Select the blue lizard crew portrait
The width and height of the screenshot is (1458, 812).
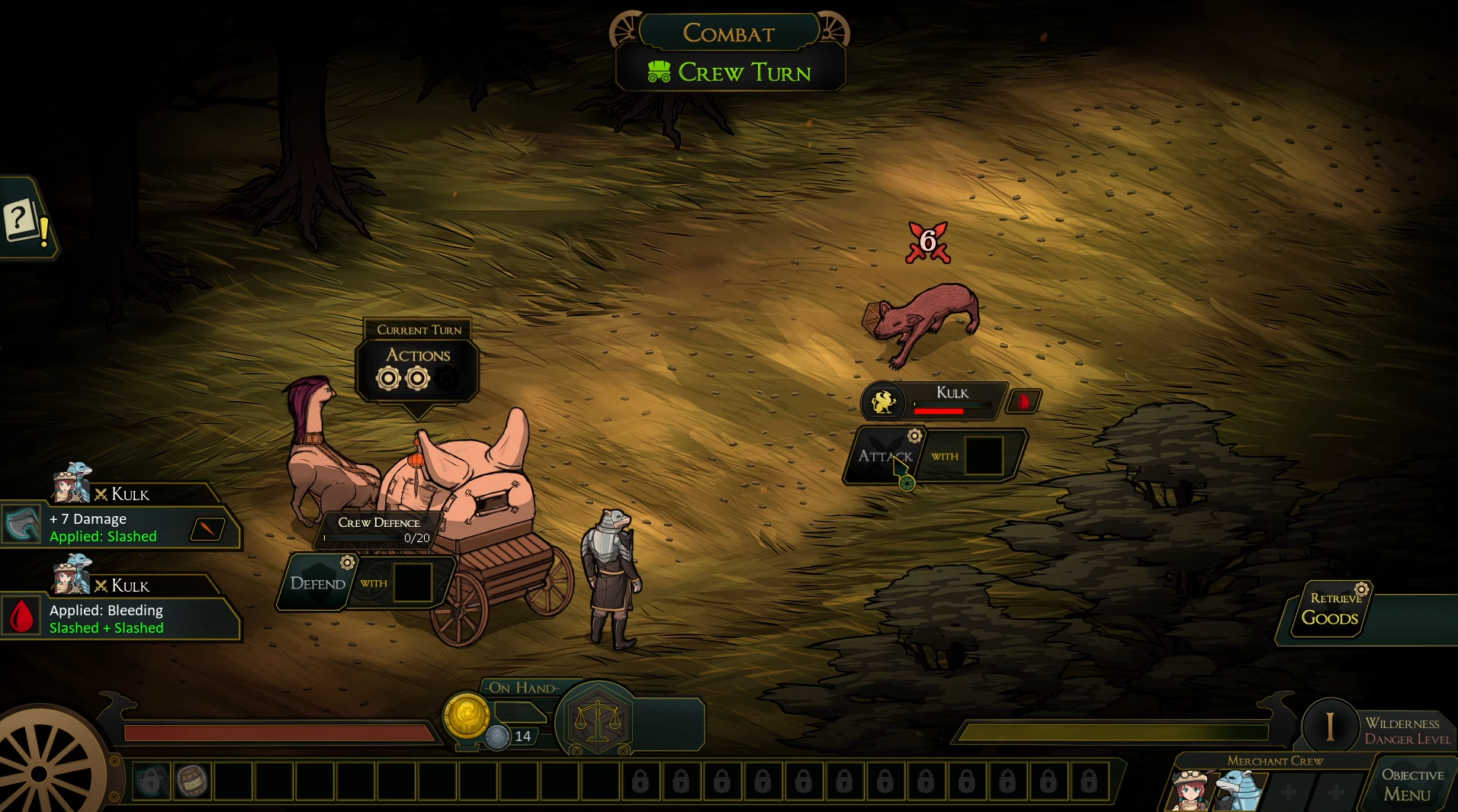[x=1235, y=788]
